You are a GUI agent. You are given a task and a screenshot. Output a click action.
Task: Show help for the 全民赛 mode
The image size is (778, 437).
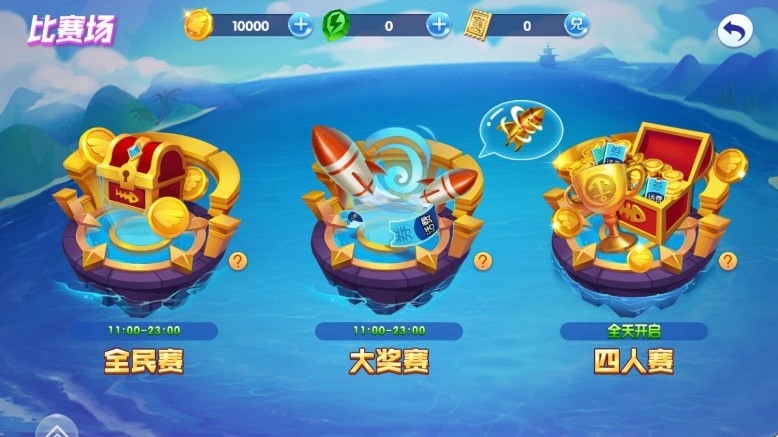click(x=237, y=262)
